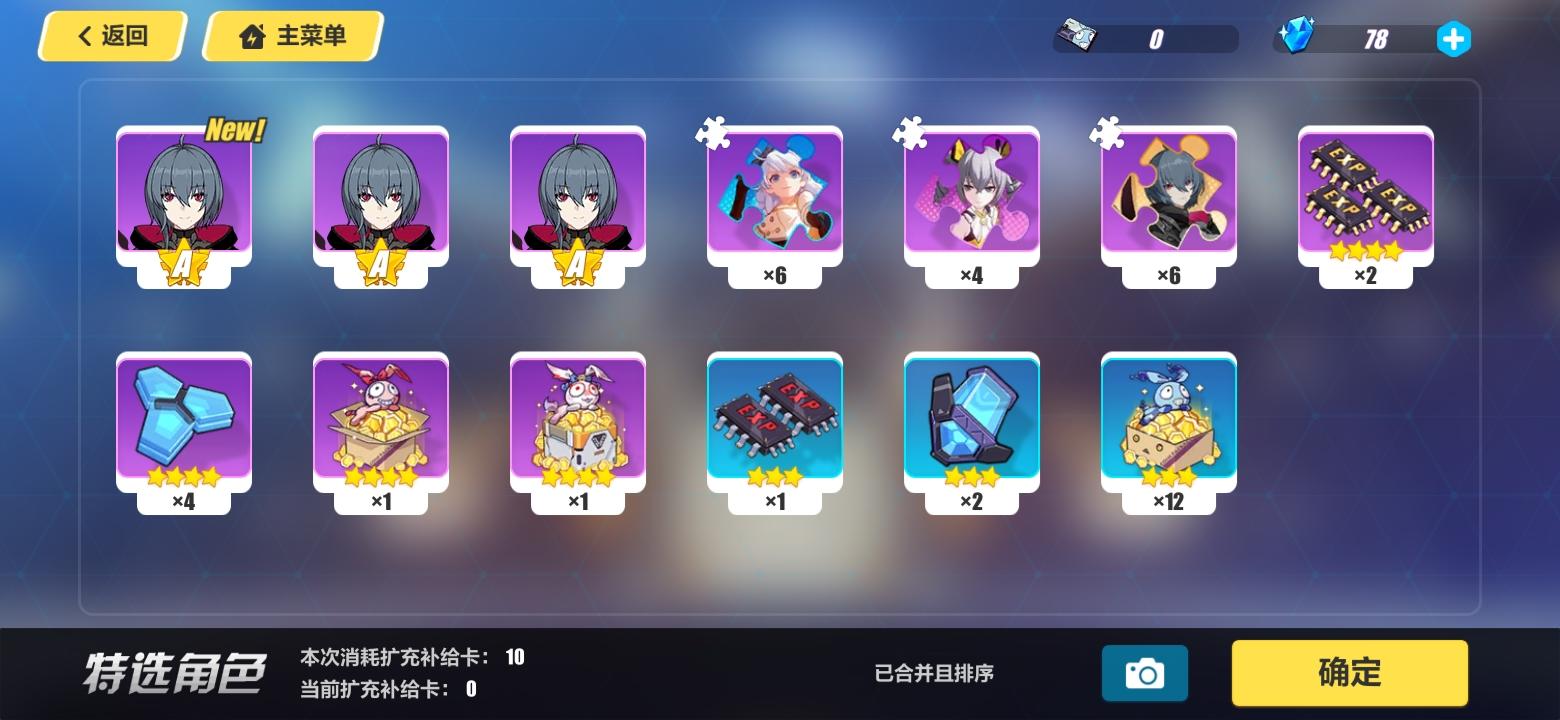1560x720 pixels.
Task: Select the blue crystal container ×2 reward
Action: pyautogui.click(x=972, y=420)
